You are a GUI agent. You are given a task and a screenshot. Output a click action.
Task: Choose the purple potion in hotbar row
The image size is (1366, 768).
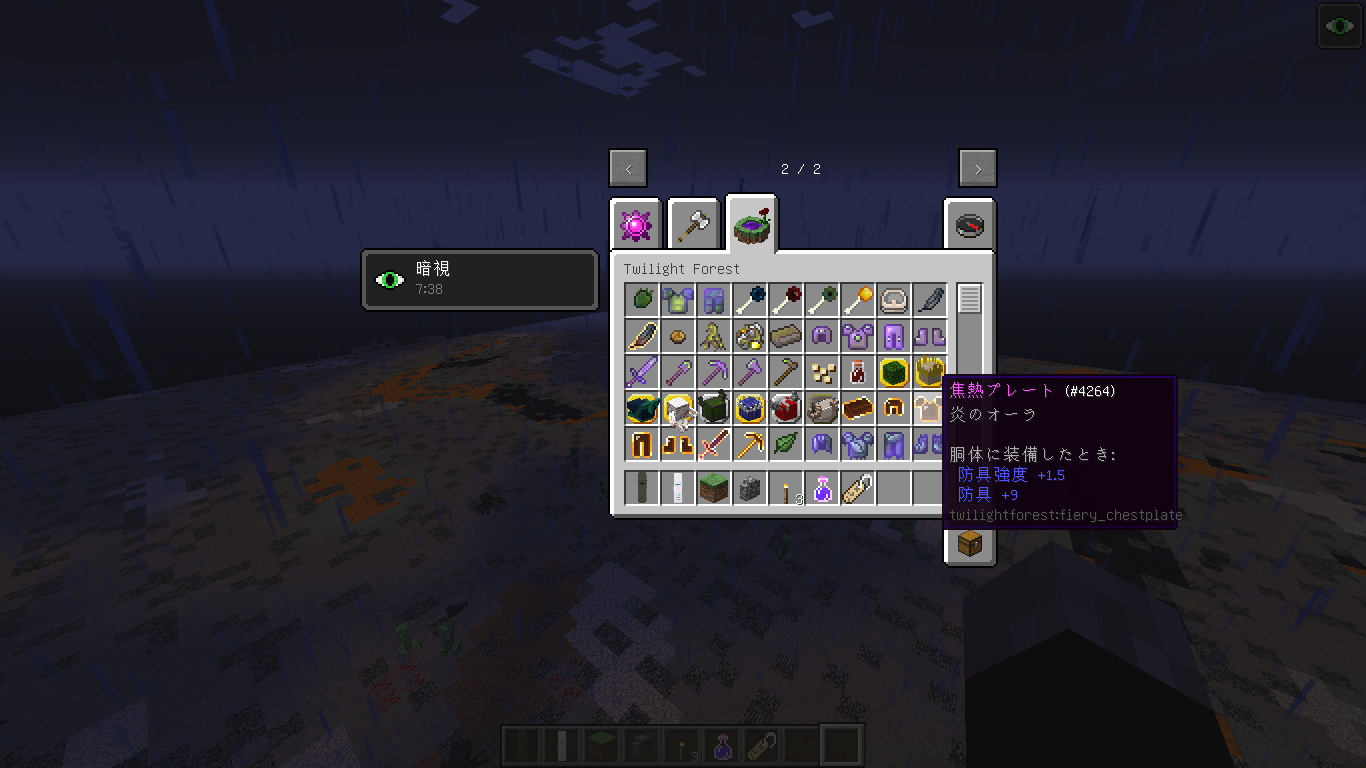tap(821, 489)
